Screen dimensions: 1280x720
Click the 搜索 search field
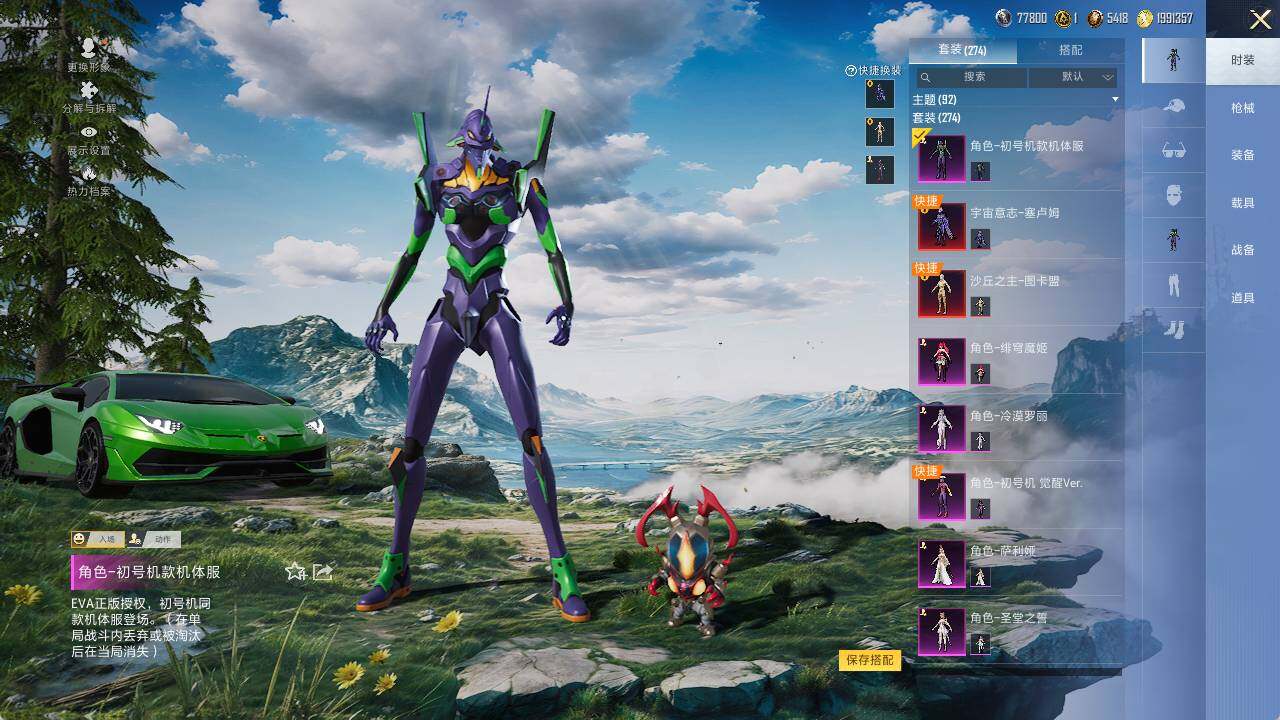(974, 77)
